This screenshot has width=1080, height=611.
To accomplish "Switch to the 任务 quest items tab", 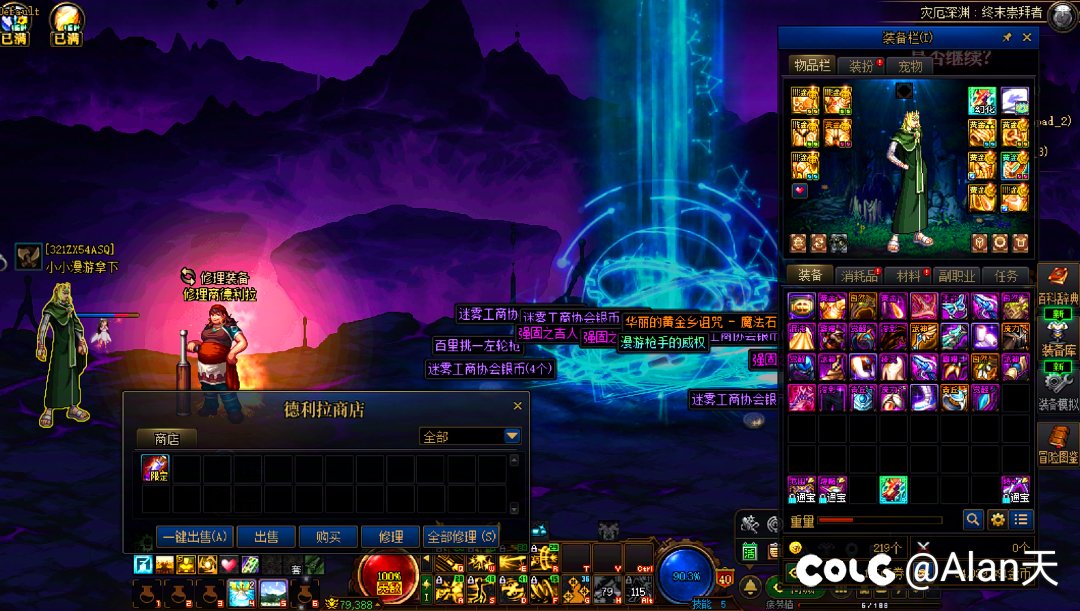I will click(1006, 275).
